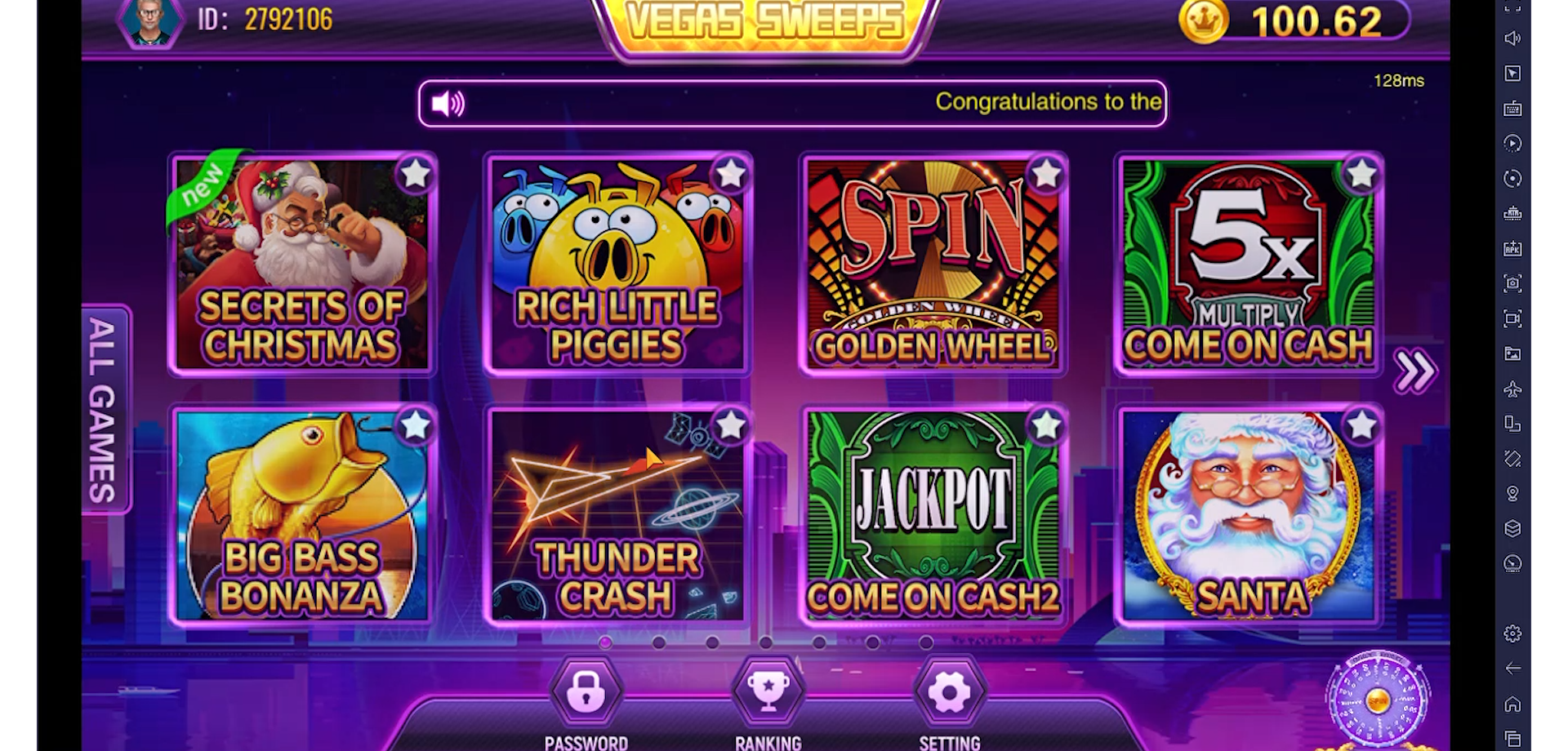The image size is (1568, 751).
Task: Launch Rich Little Piggies
Action: [x=617, y=265]
